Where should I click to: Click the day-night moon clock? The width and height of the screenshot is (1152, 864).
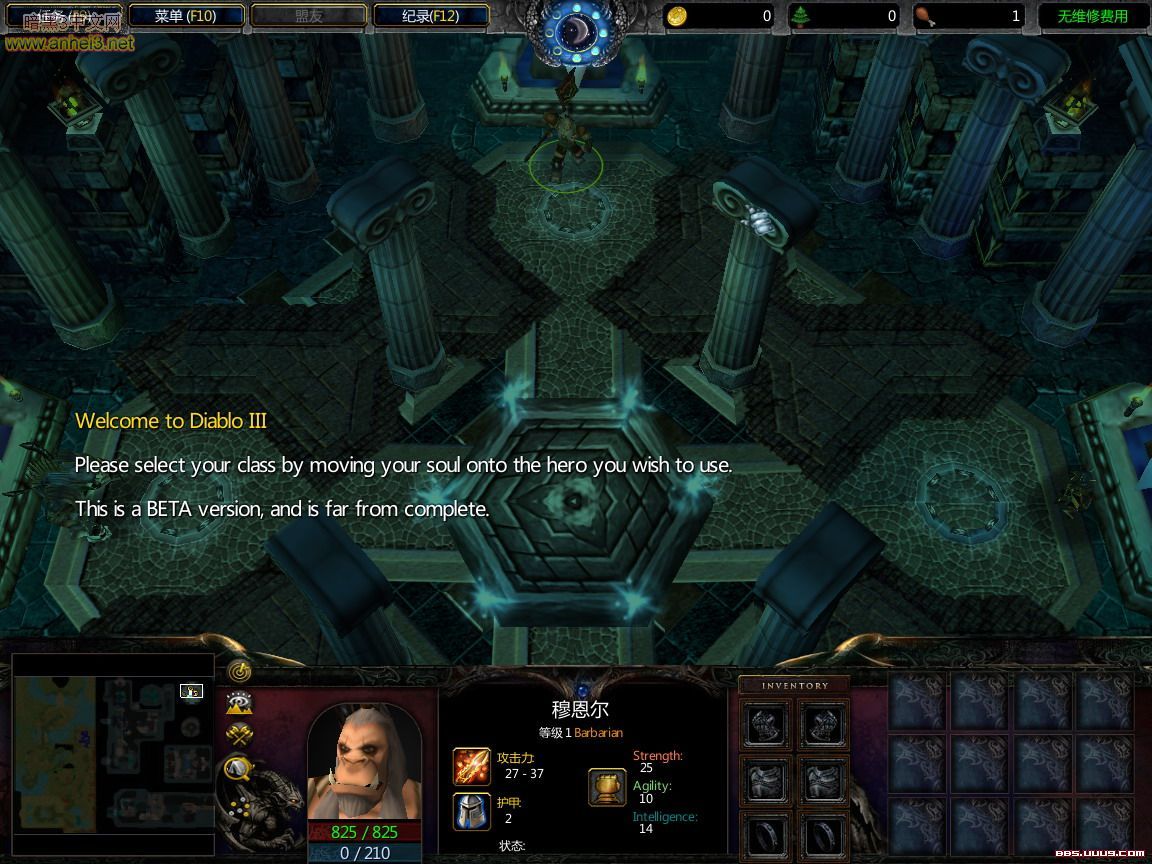coord(576,32)
